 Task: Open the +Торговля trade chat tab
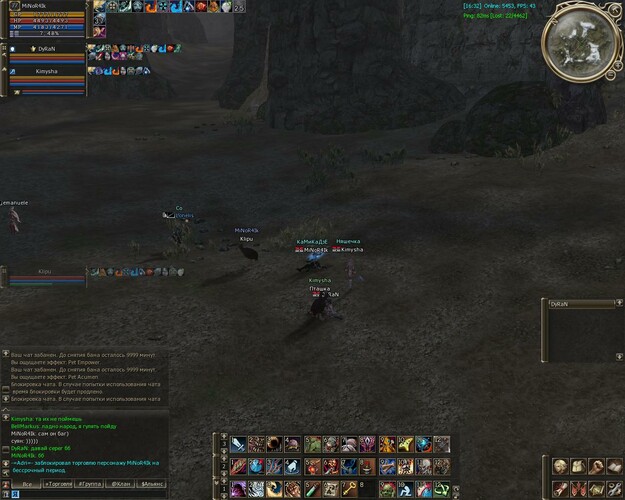coord(60,483)
